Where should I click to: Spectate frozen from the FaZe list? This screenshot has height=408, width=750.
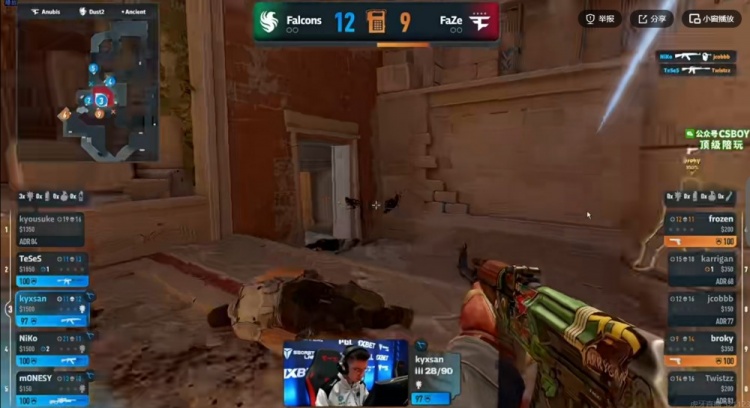(705, 228)
